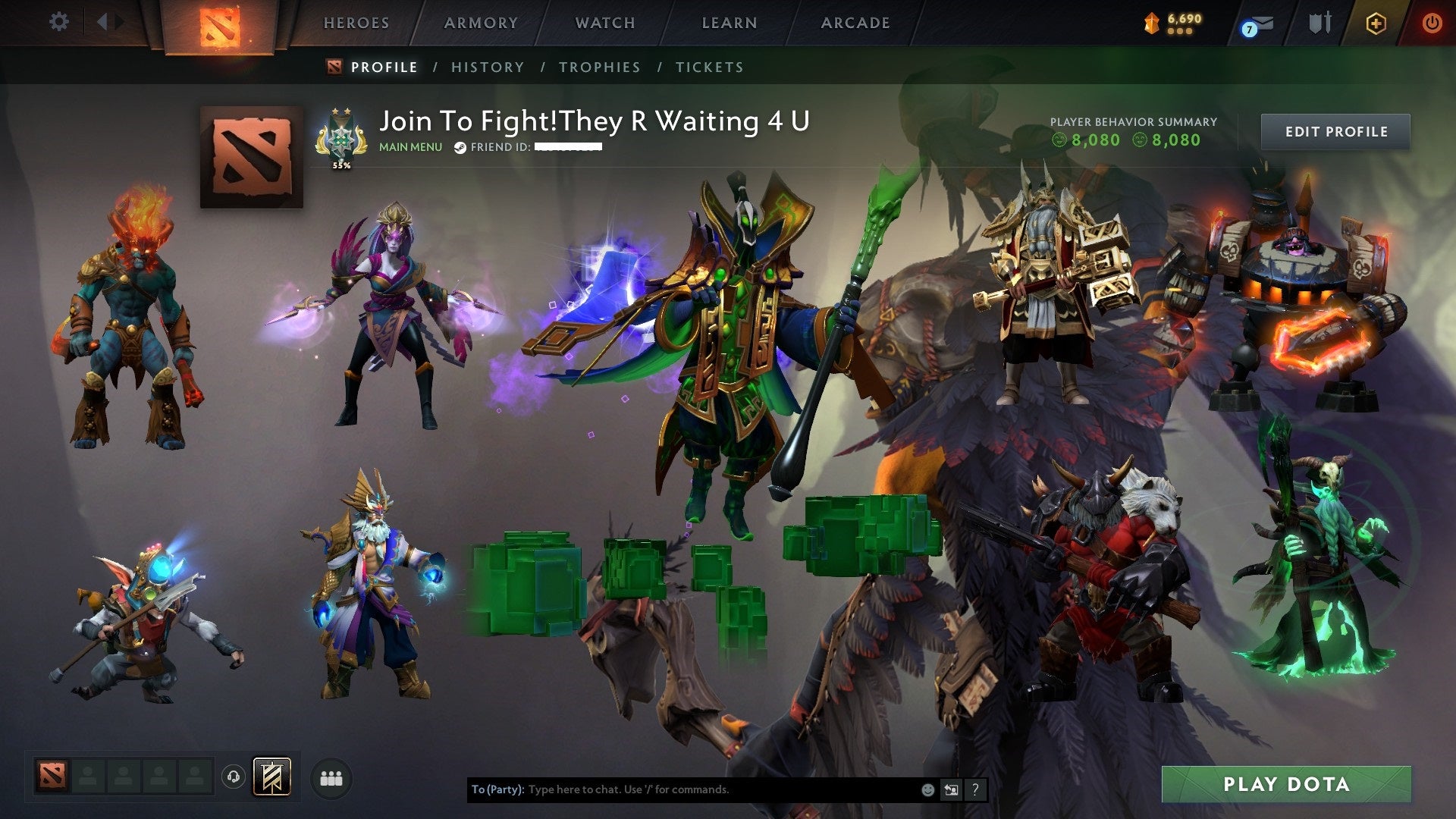Click the party chat input field

682,789
